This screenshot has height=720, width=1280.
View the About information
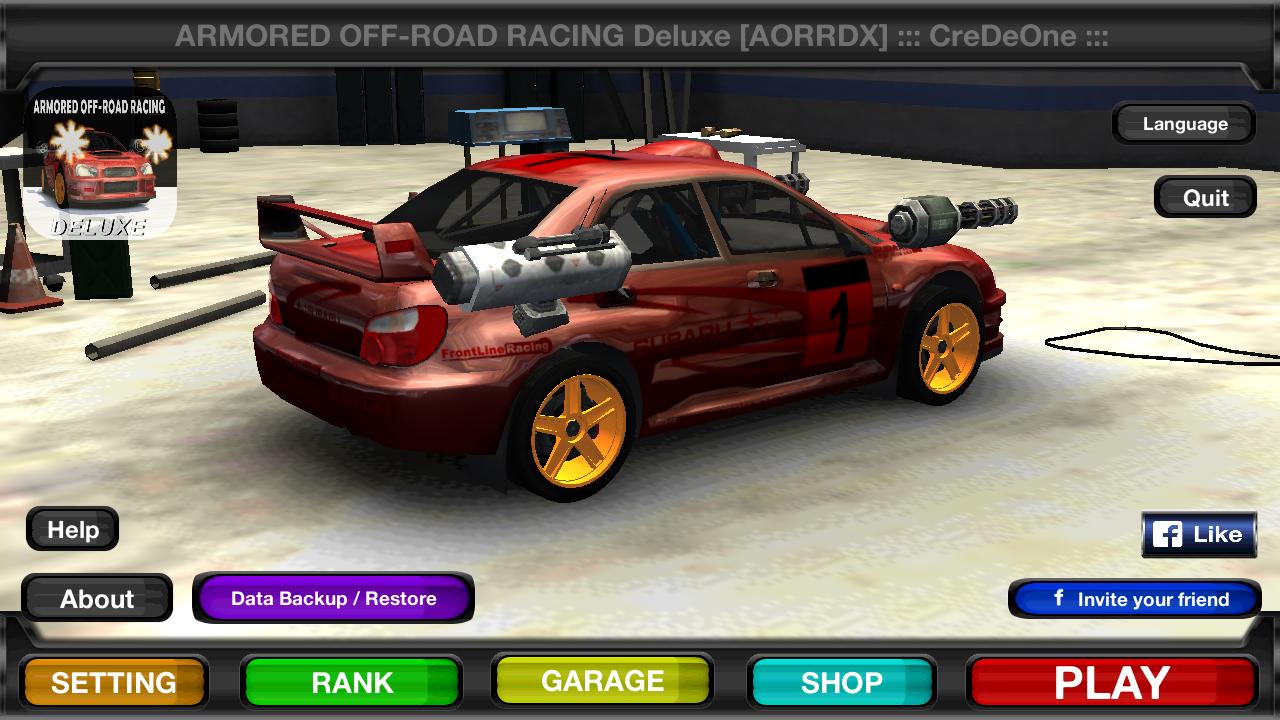99,599
